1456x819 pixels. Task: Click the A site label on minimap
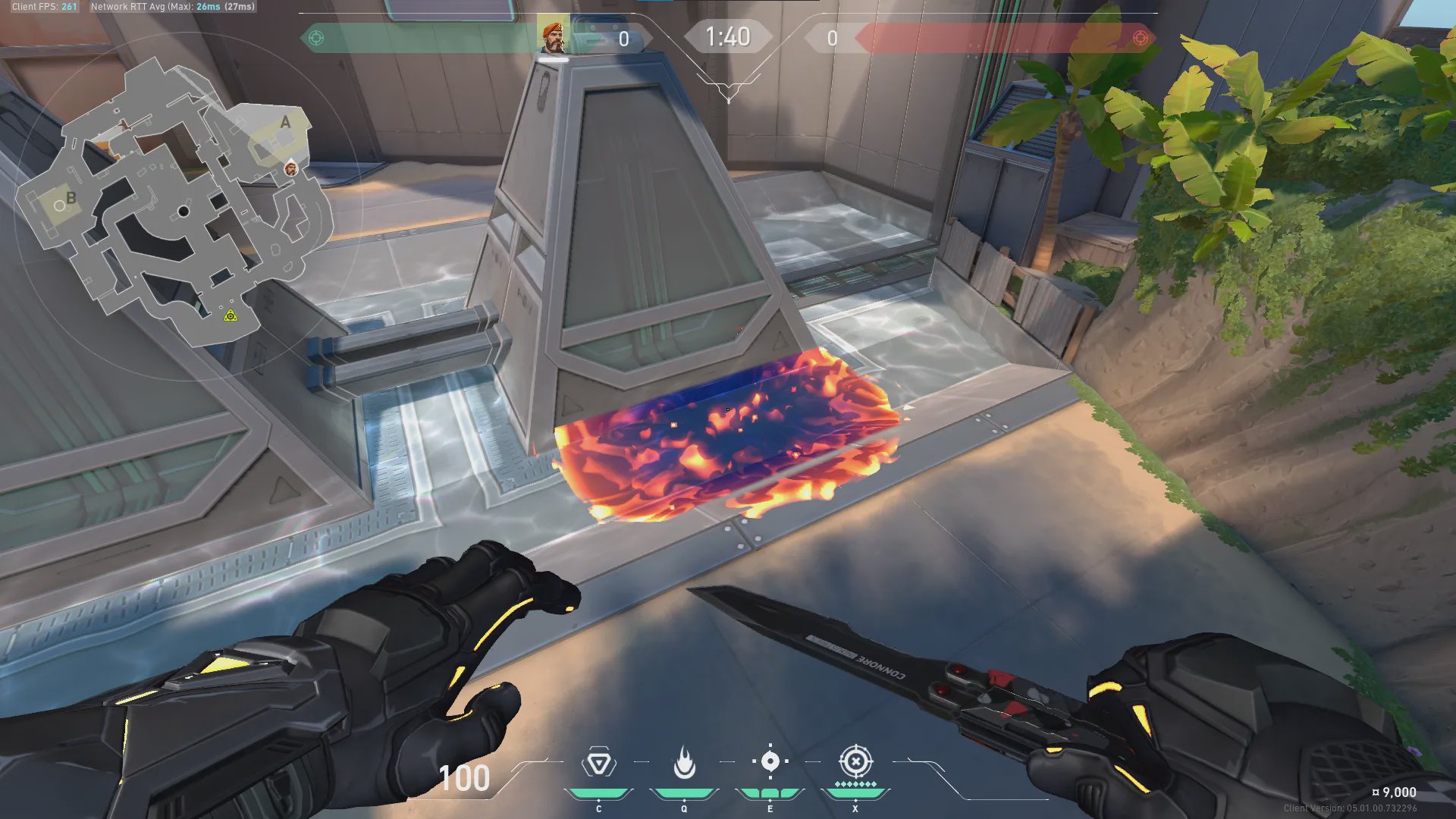click(x=285, y=121)
